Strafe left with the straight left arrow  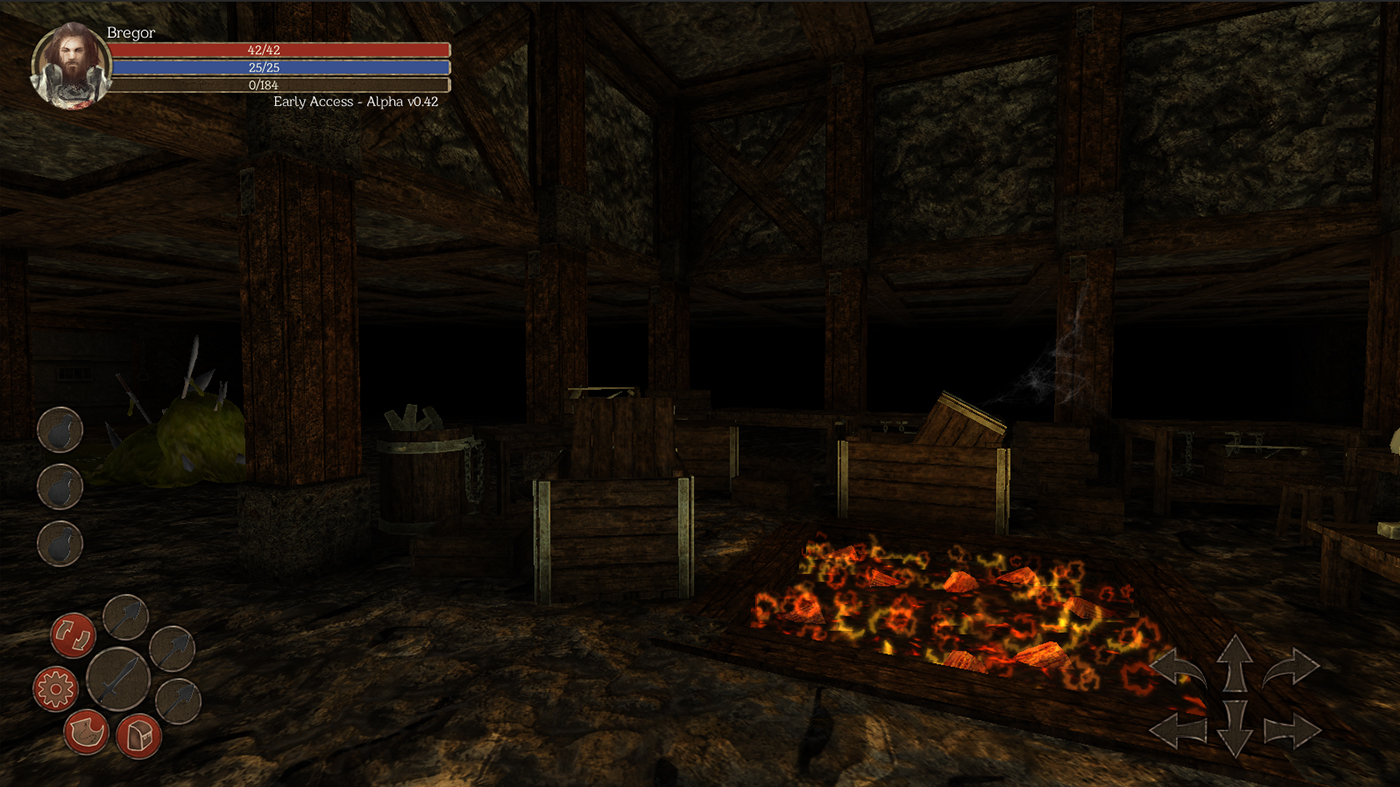pyautogui.click(x=1178, y=731)
